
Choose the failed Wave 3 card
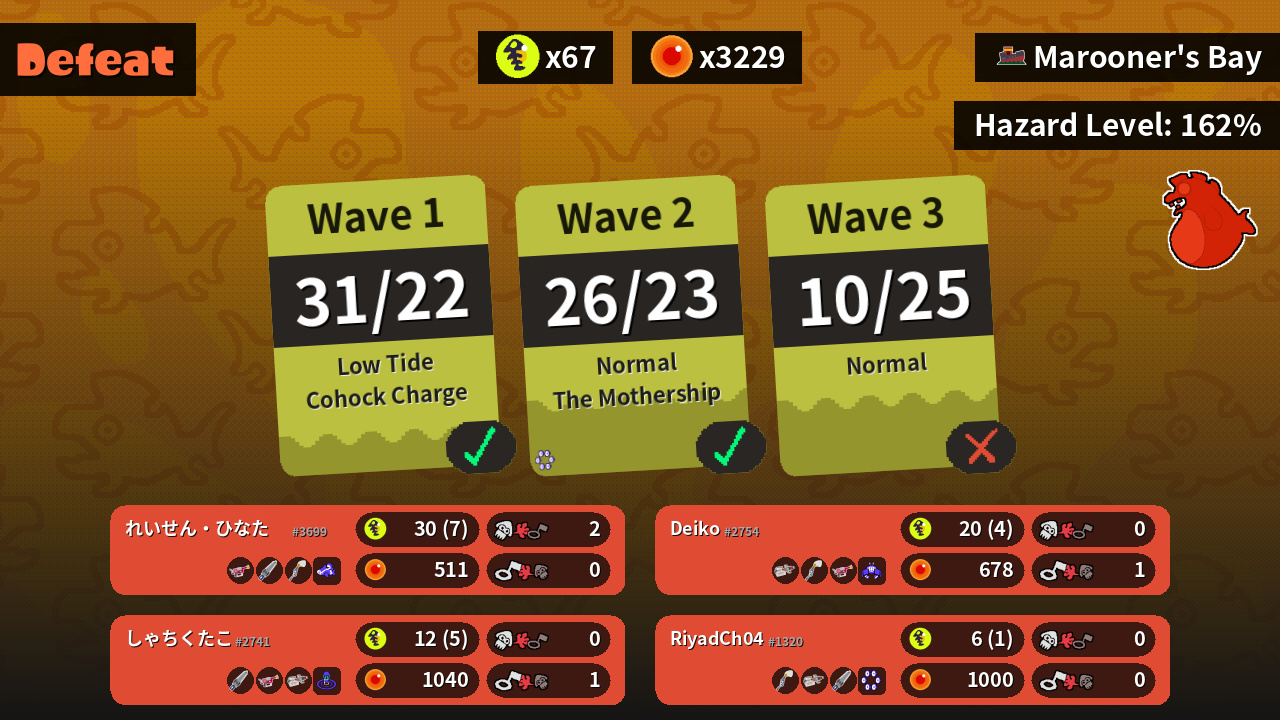[882, 325]
